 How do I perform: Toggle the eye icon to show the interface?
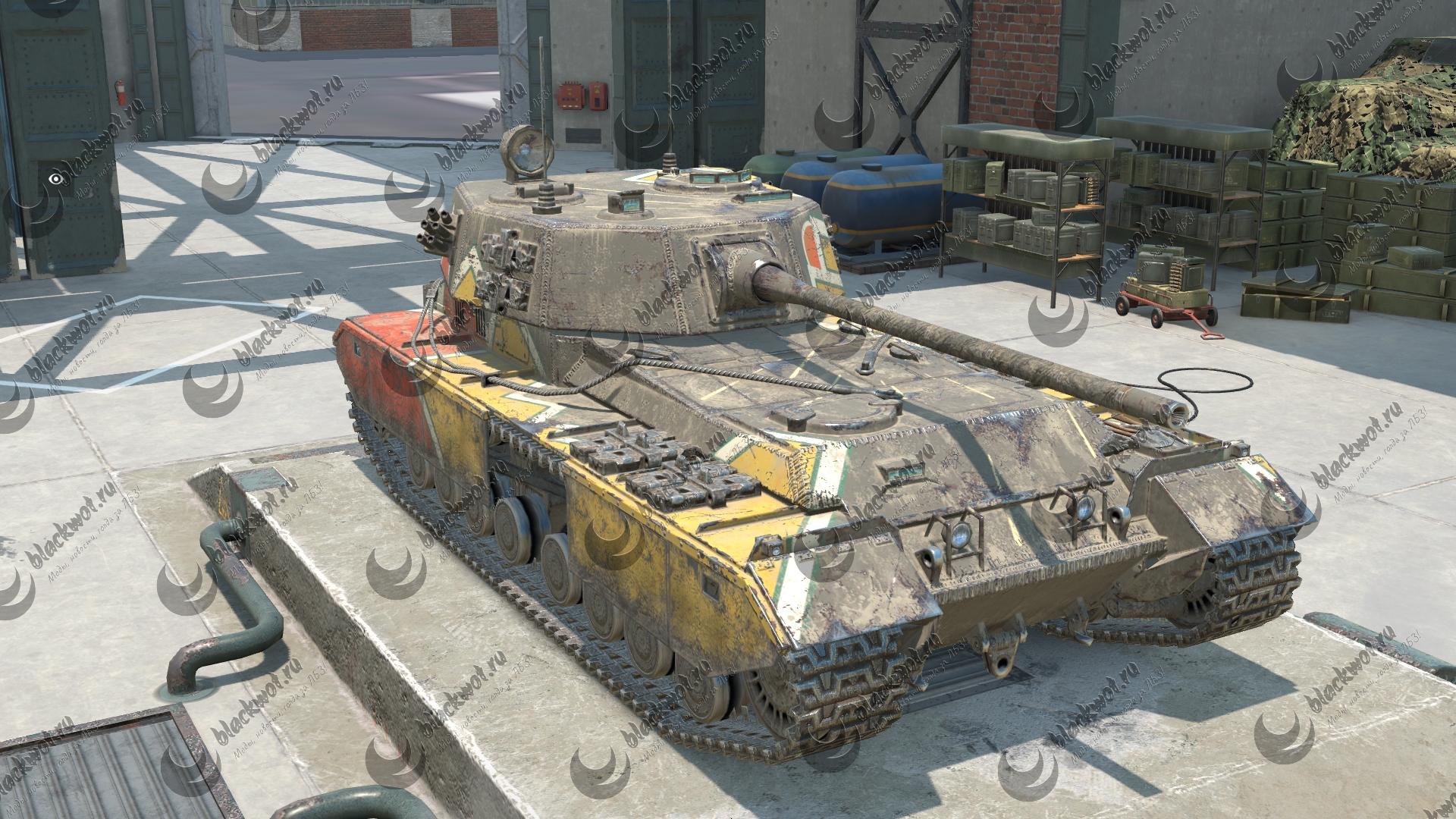pyautogui.click(x=54, y=179)
